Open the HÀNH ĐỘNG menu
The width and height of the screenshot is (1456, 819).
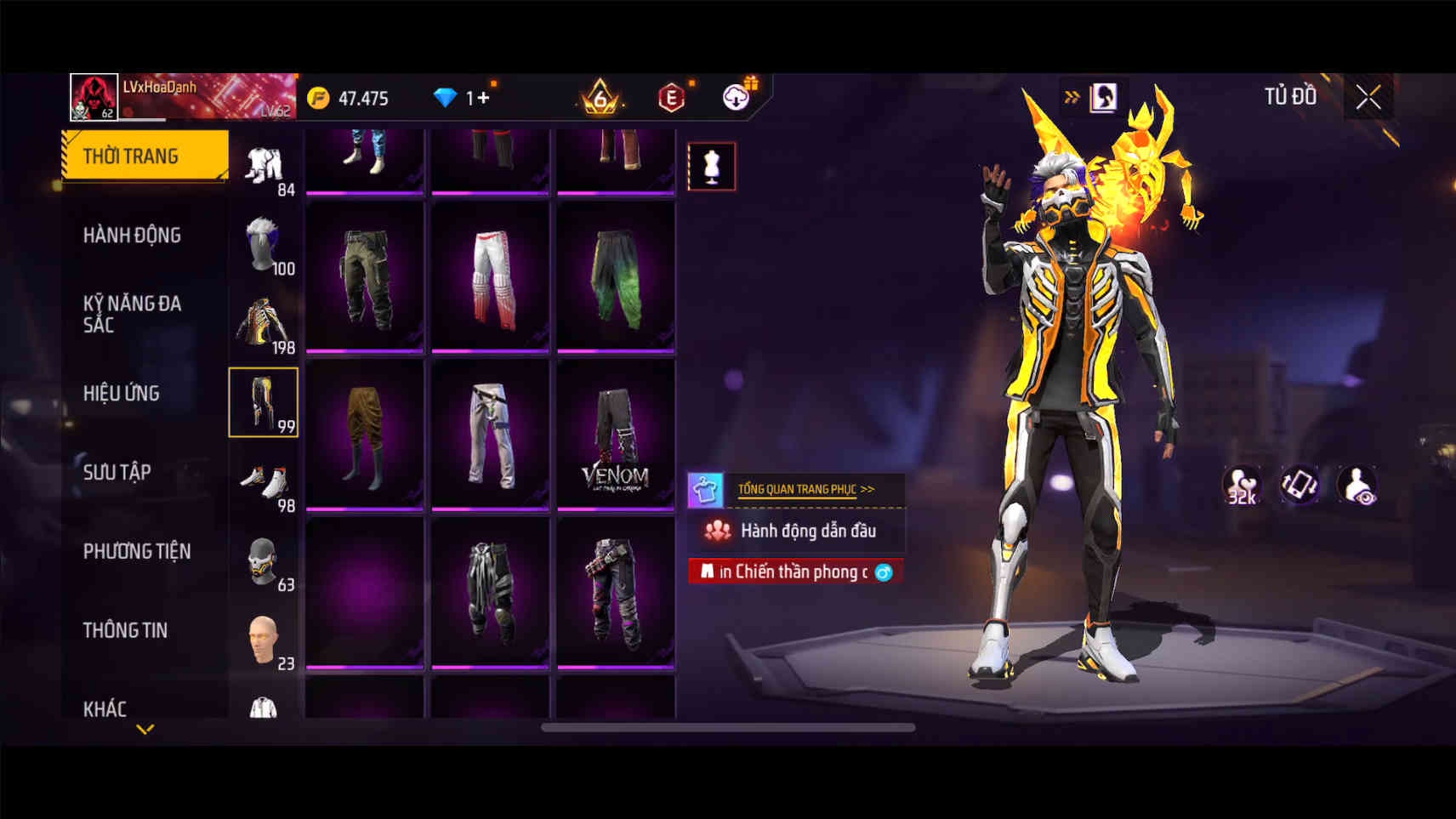pyautogui.click(x=132, y=235)
